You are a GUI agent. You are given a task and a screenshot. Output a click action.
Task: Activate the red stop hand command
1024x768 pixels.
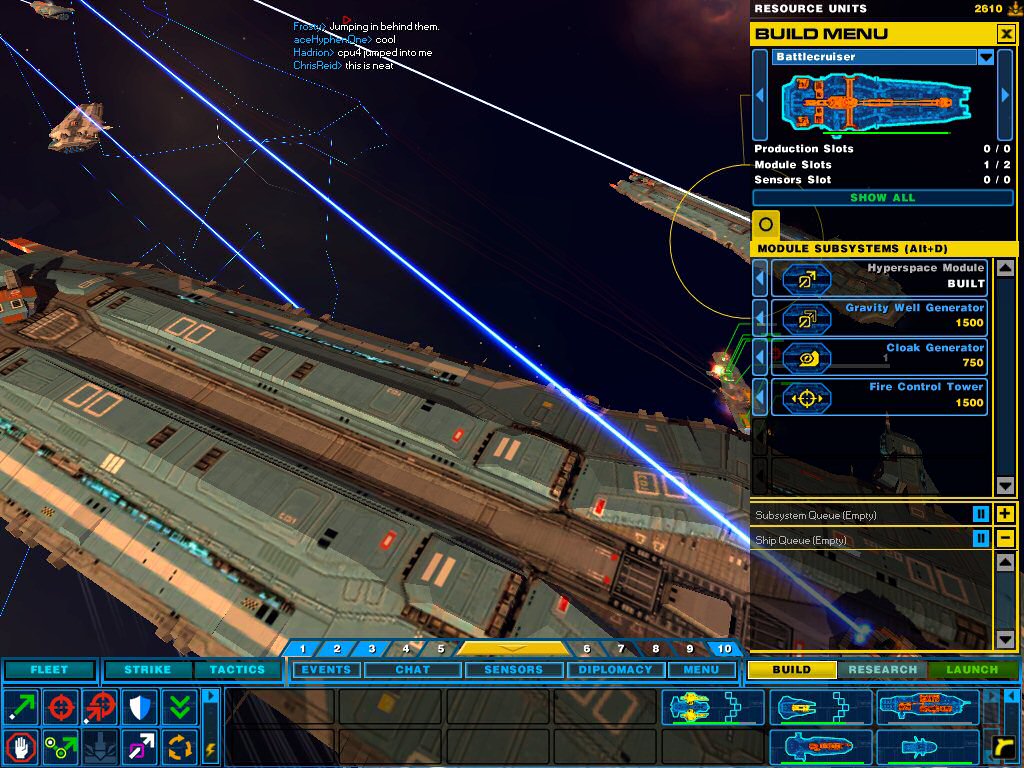pyautogui.click(x=20, y=746)
